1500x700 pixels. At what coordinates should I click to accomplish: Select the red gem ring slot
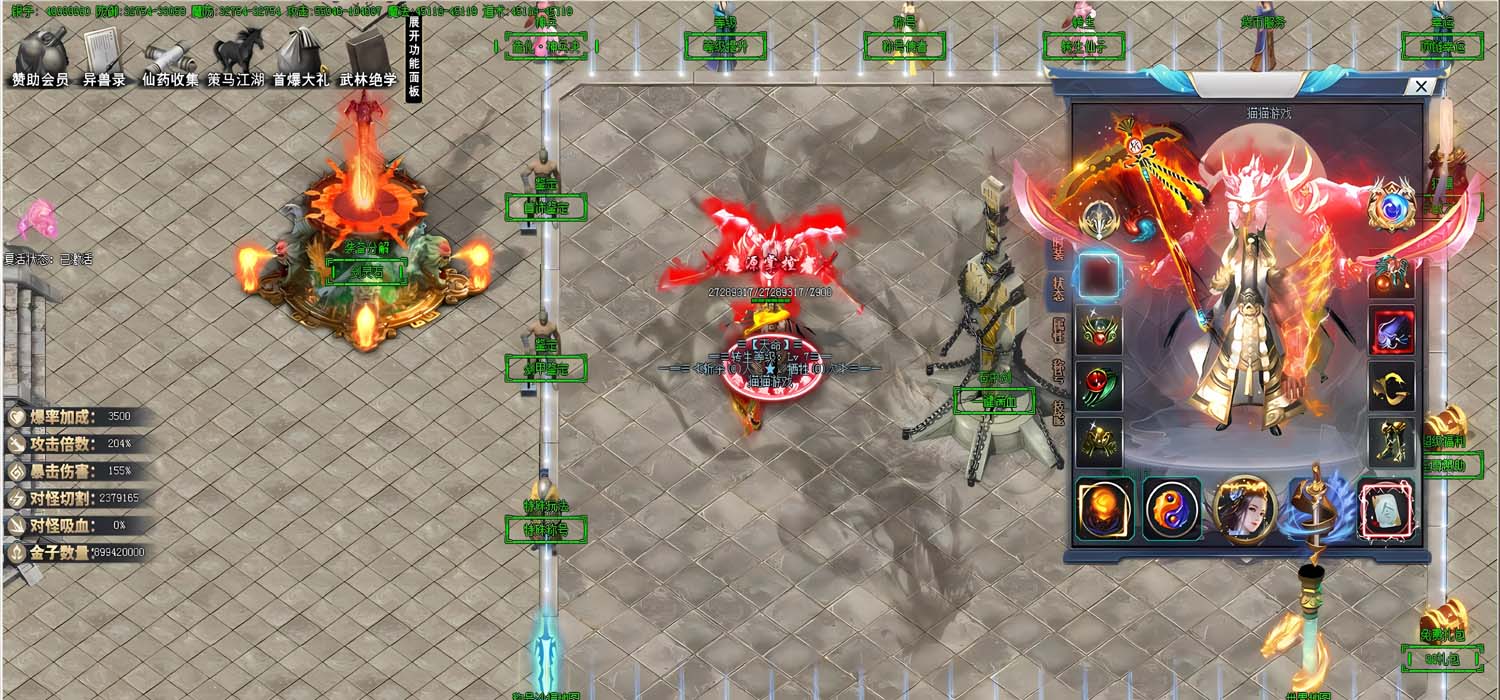(1099, 385)
